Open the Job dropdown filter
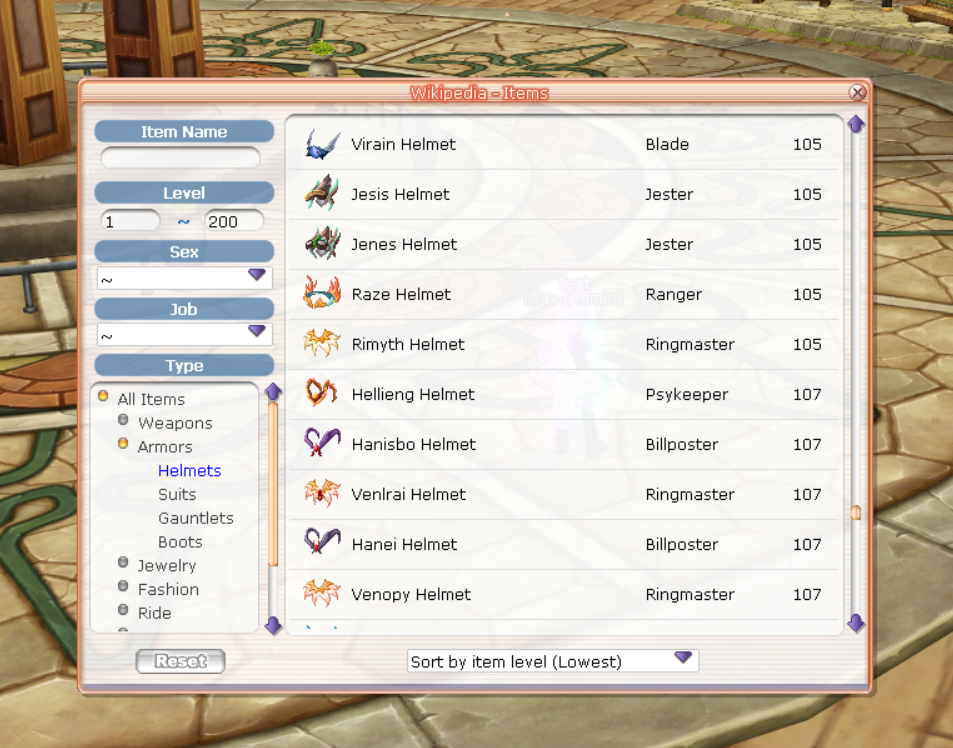The width and height of the screenshot is (953, 748). (184, 334)
